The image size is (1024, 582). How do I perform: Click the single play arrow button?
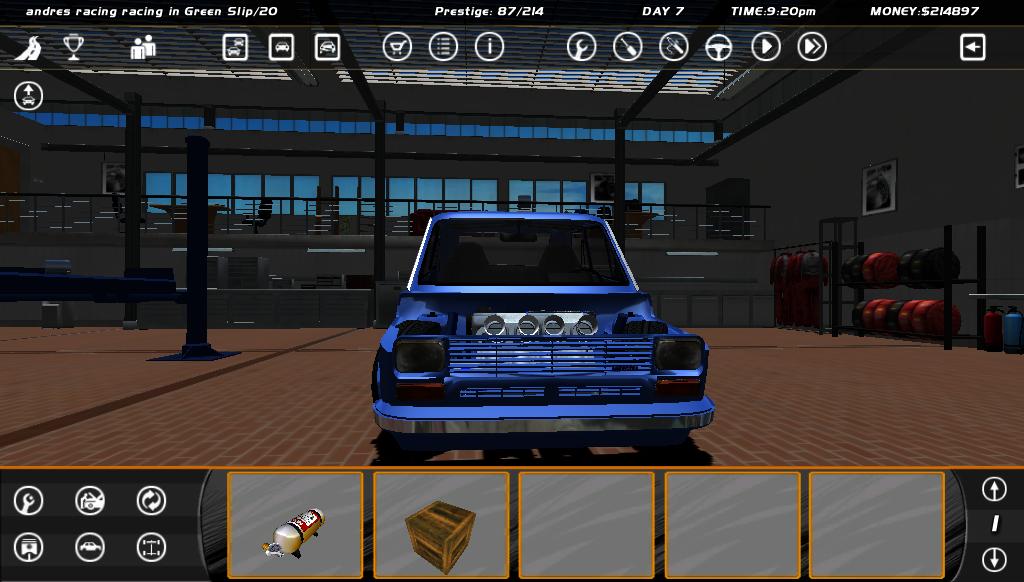coord(765,47)
